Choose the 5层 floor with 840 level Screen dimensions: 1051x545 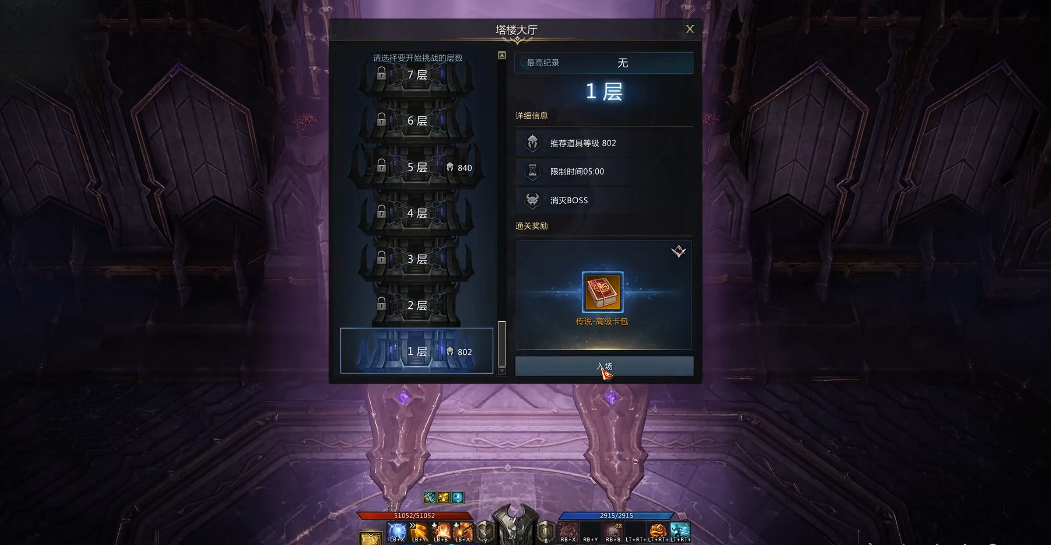pyautogui.click(x=417, y=167)
